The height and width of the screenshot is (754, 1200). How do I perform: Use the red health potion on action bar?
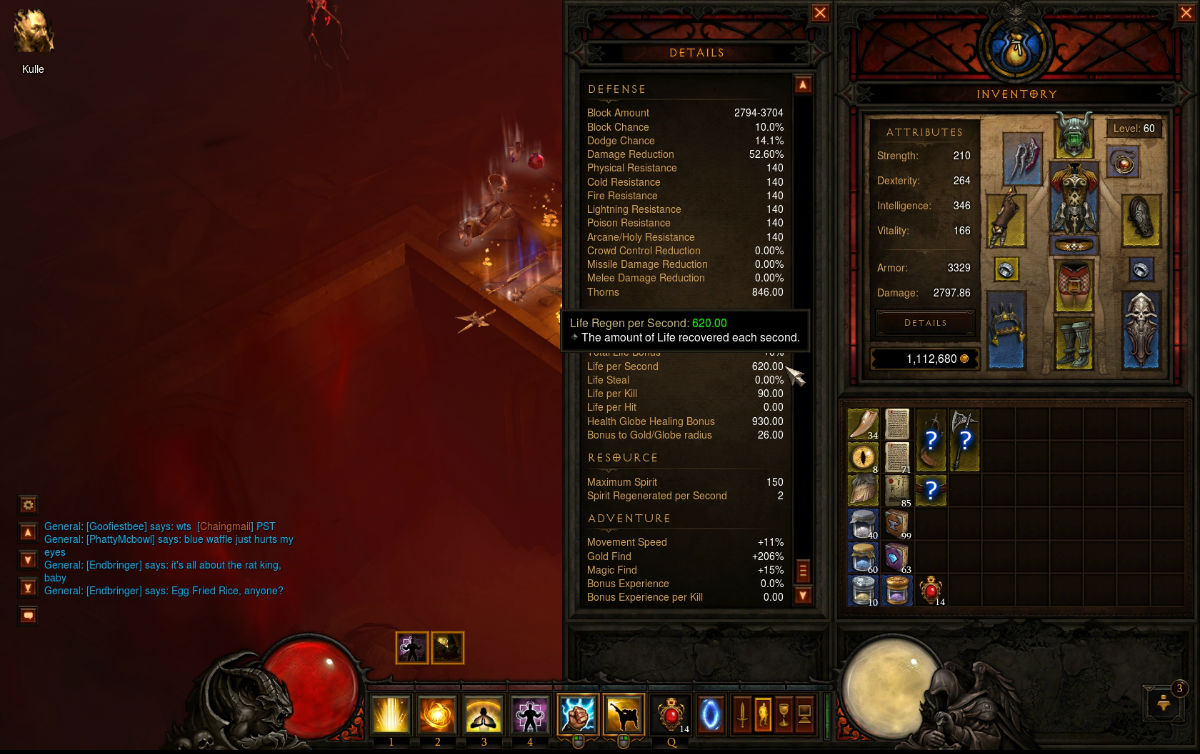click(x=669, y=715)
